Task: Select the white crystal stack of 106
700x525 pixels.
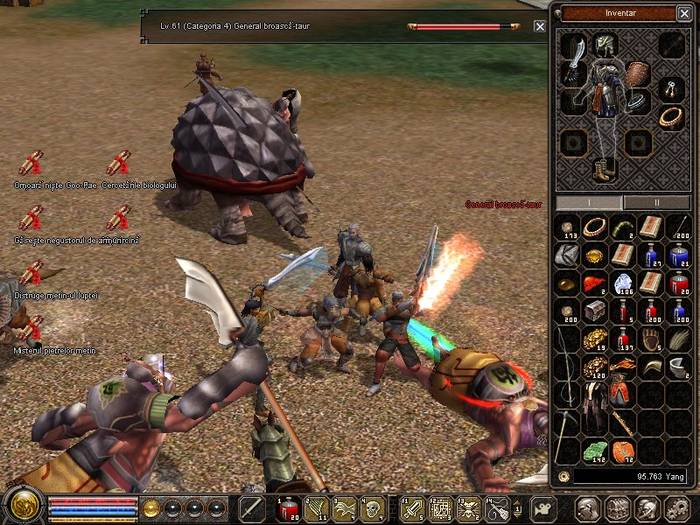Action: [x=623, y=283]
